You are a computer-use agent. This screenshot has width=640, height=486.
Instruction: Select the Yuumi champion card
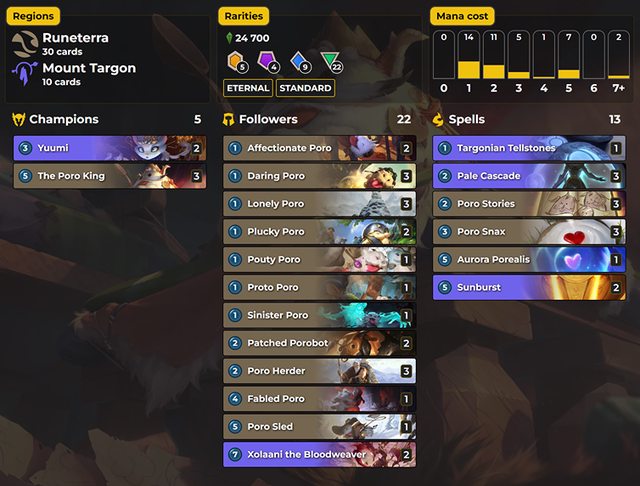coord(109,148)
